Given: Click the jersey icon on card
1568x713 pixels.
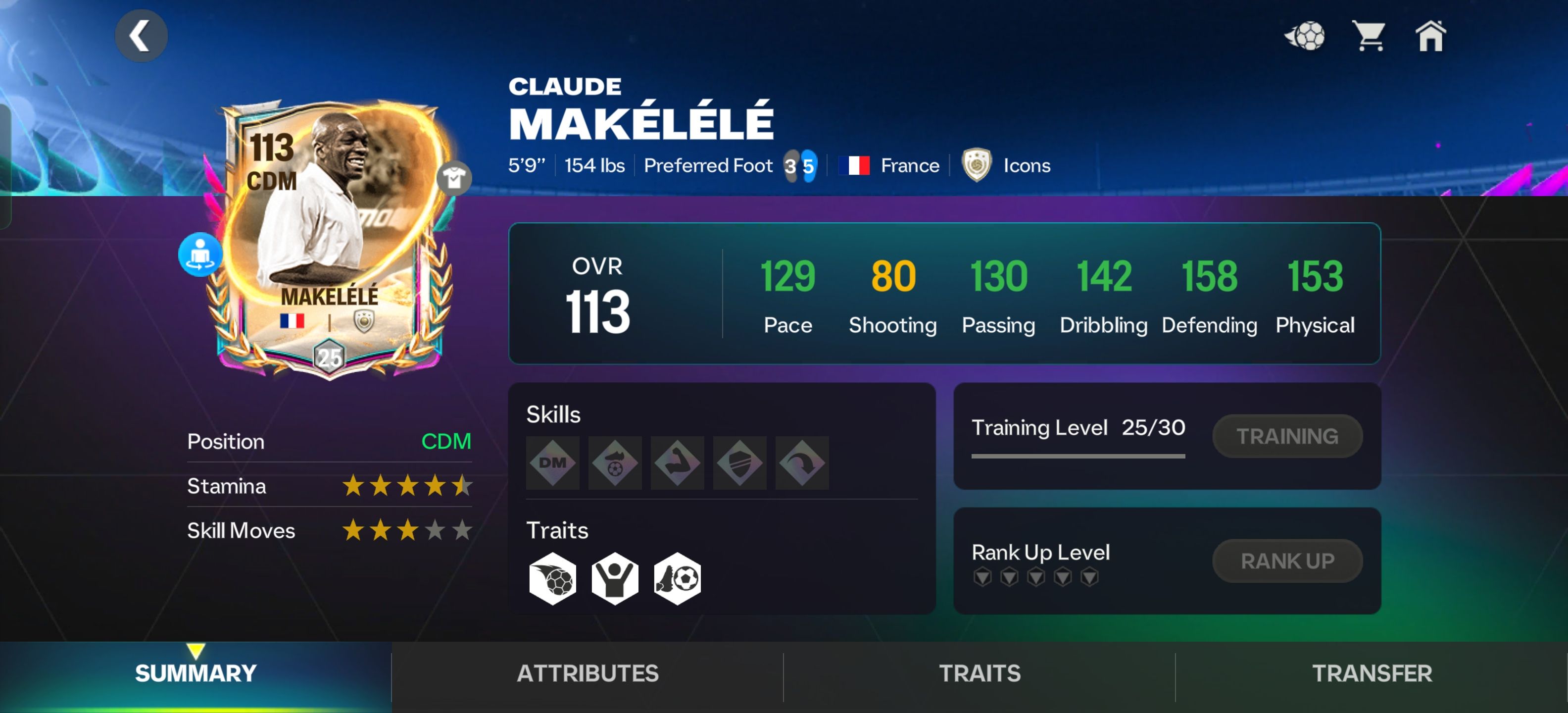Looking at the screenshot, I should tap(454, 178).
